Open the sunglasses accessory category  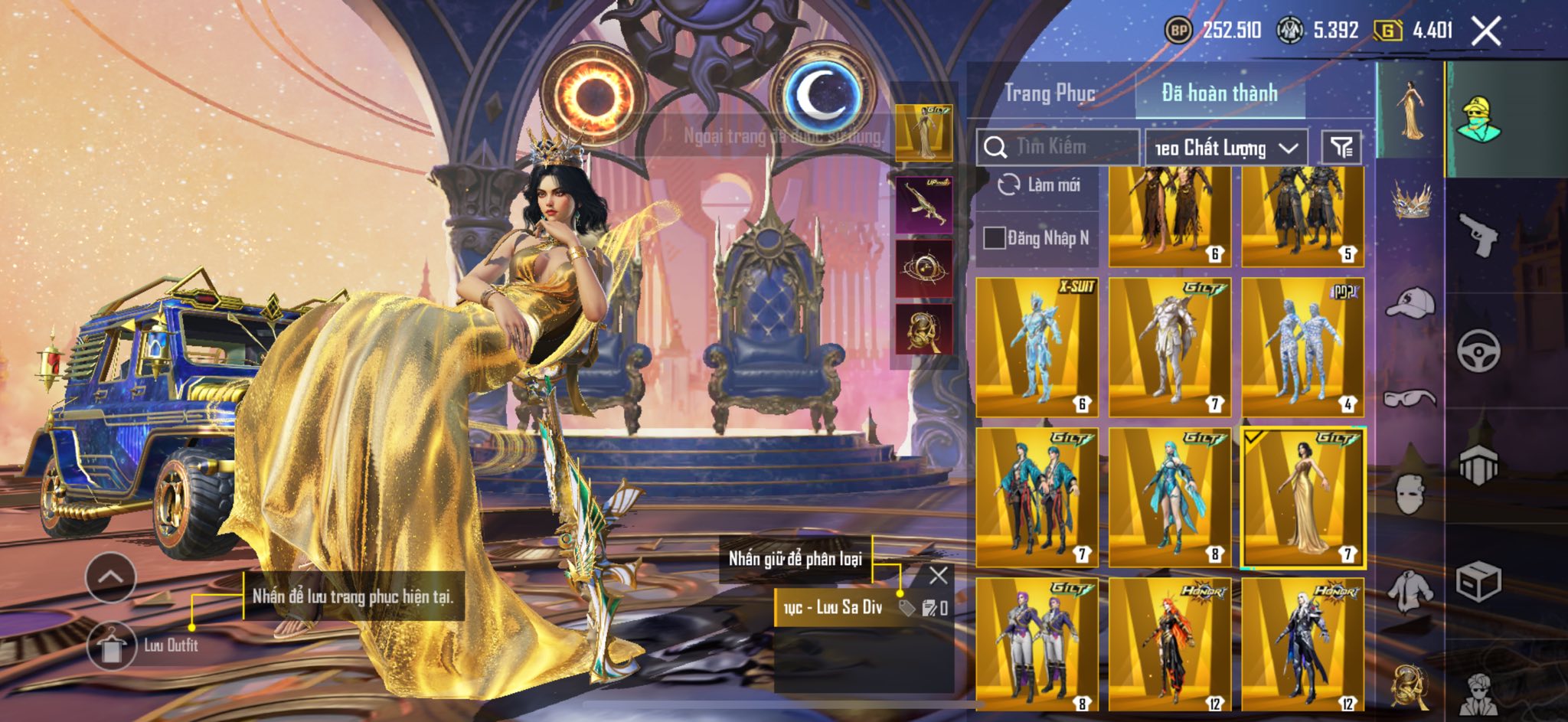click(1410, 398)
